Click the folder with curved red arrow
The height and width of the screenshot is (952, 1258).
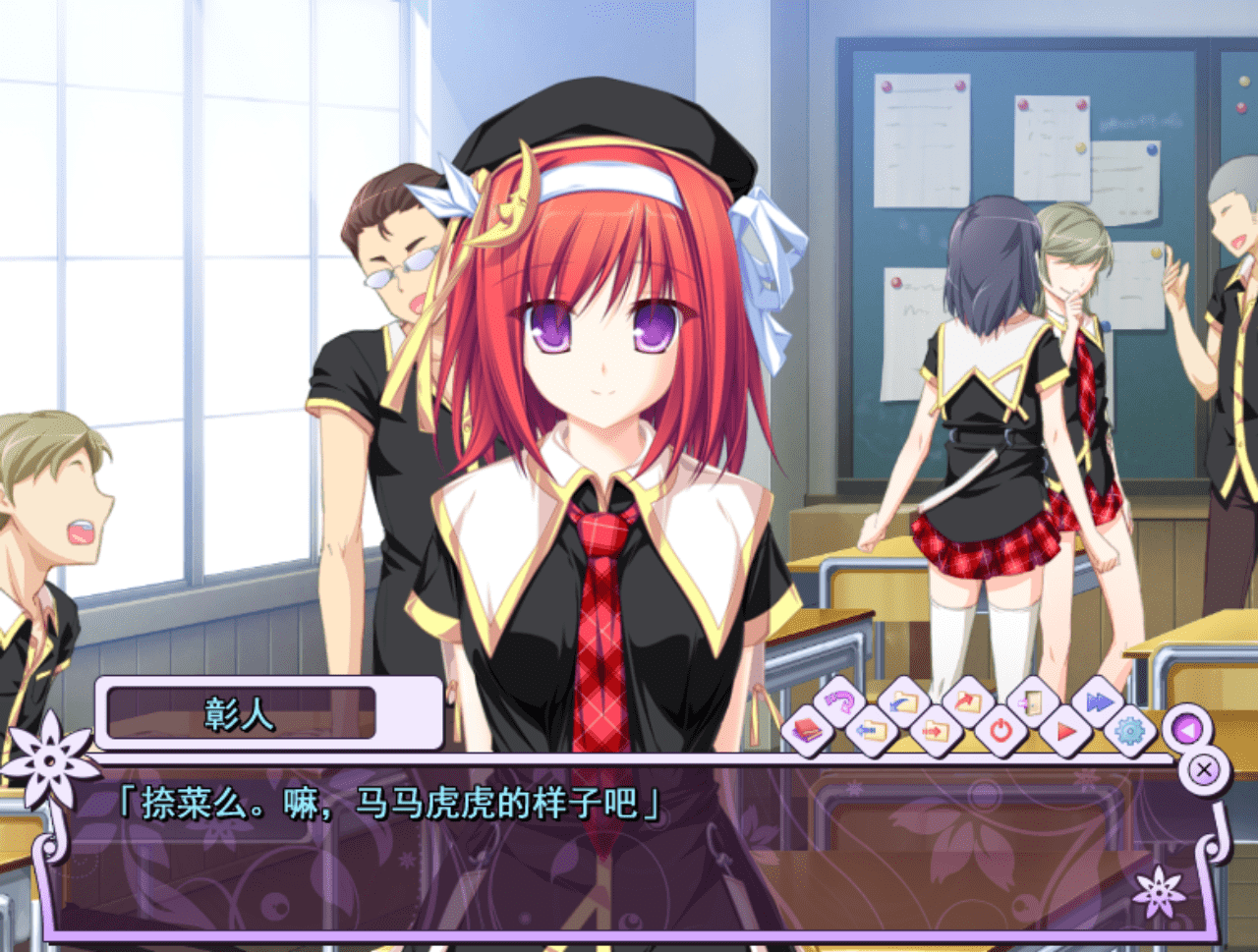967,701
